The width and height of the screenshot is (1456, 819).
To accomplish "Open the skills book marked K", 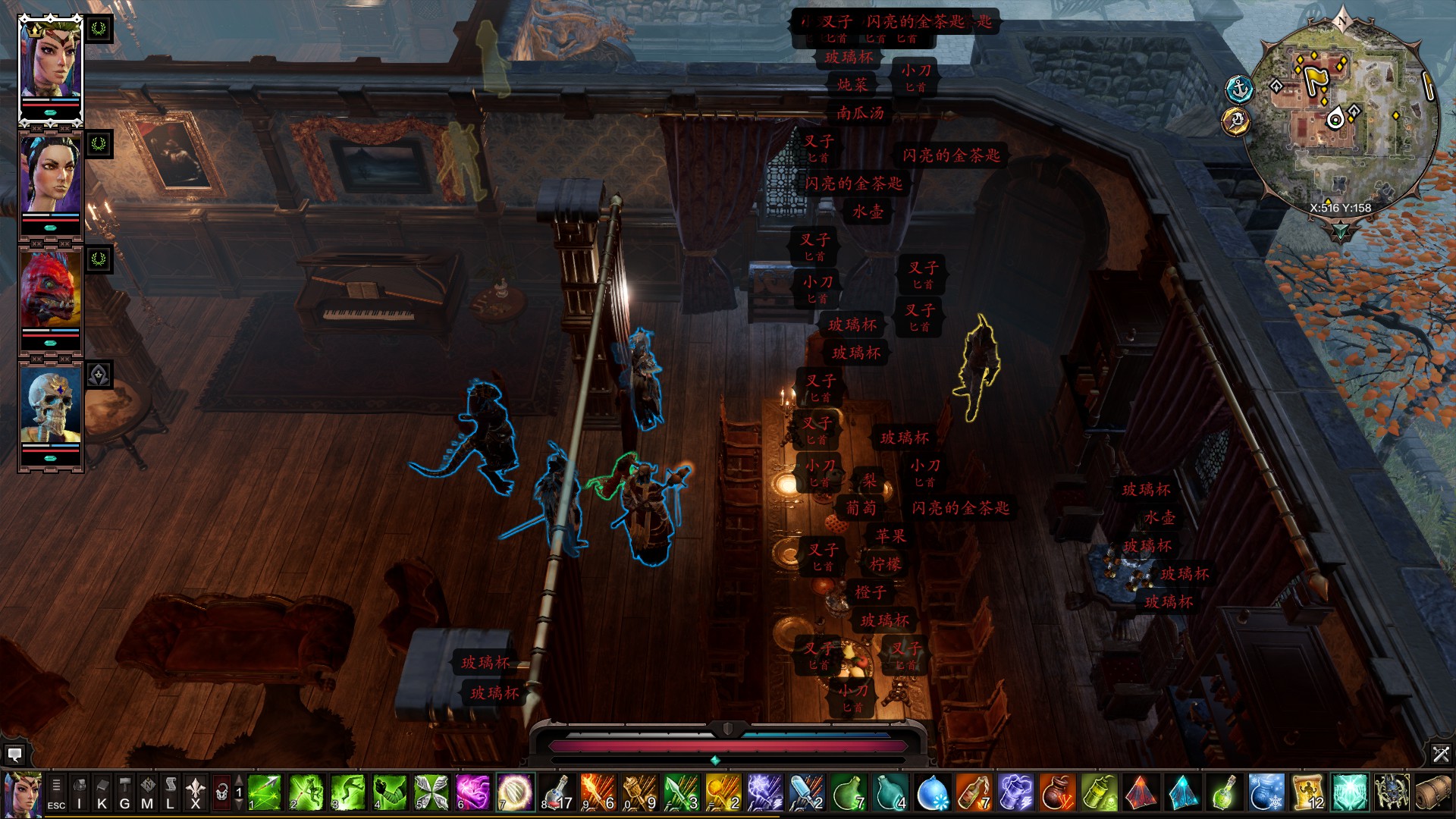I will pos(102,792).
